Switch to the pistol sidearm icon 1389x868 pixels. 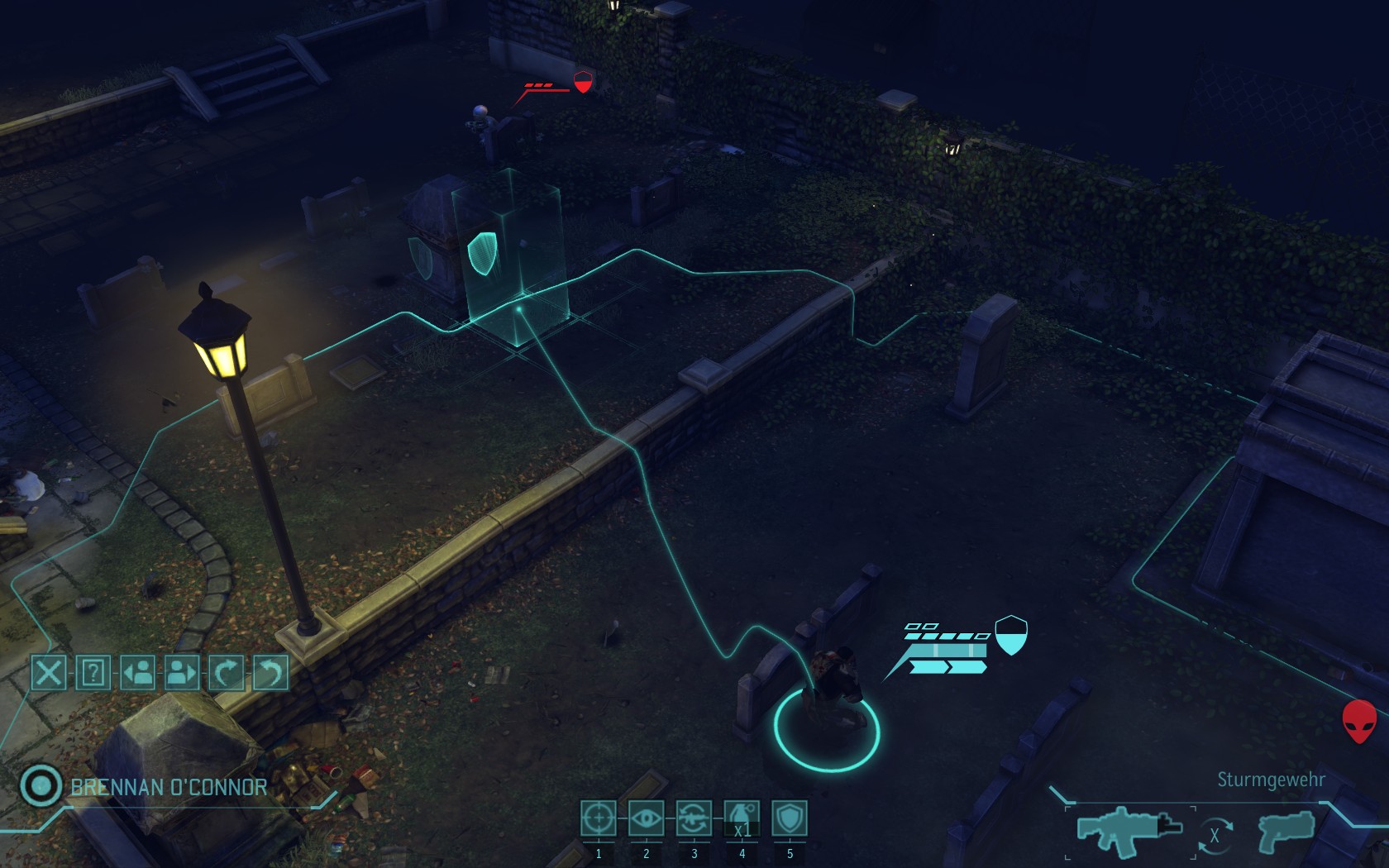1286,831
